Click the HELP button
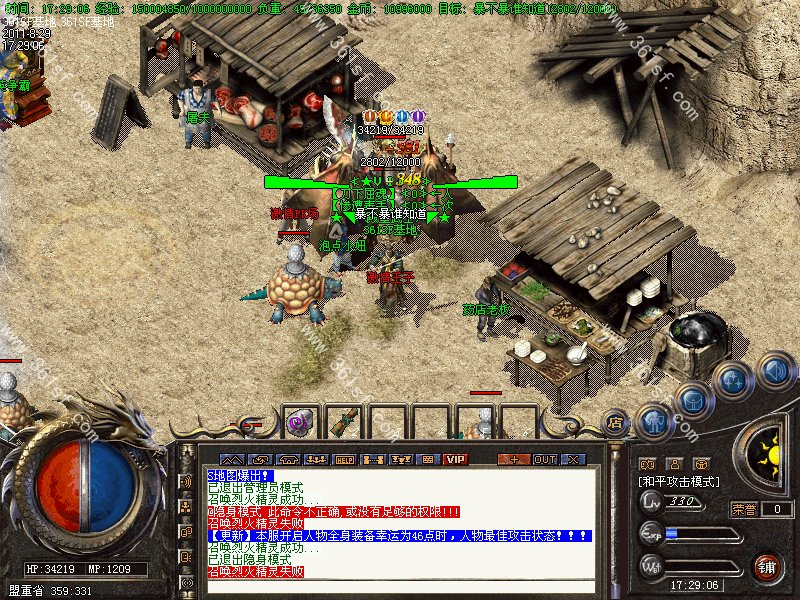The image size is (800, 600). 345,459
